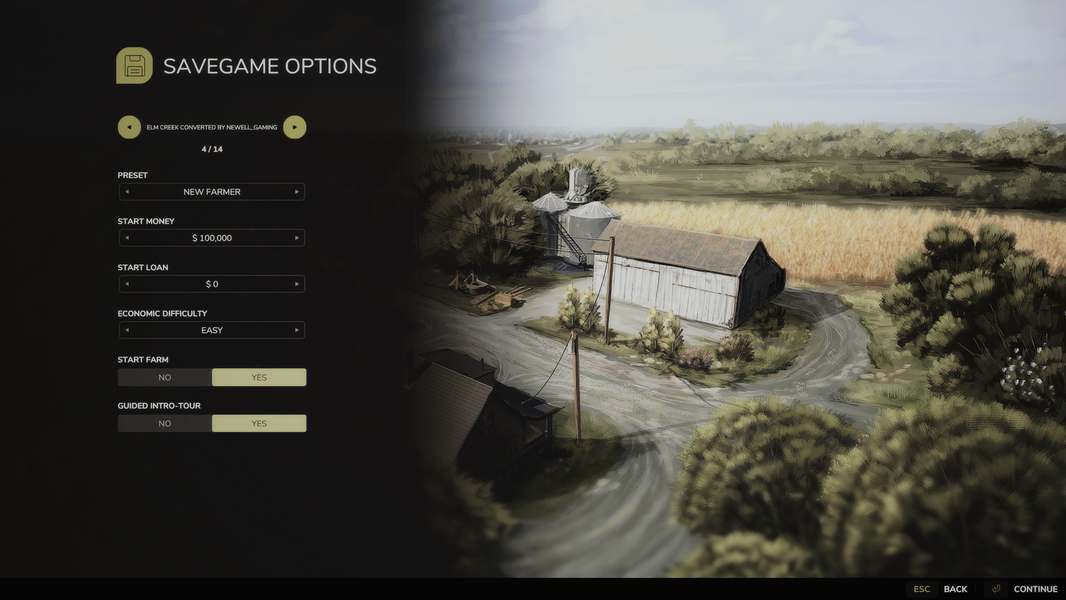Viewport: 1066px width, 600px height.
Task: Choose Yes for Guided Intro-Tour
Action: [x=259, y=424]
